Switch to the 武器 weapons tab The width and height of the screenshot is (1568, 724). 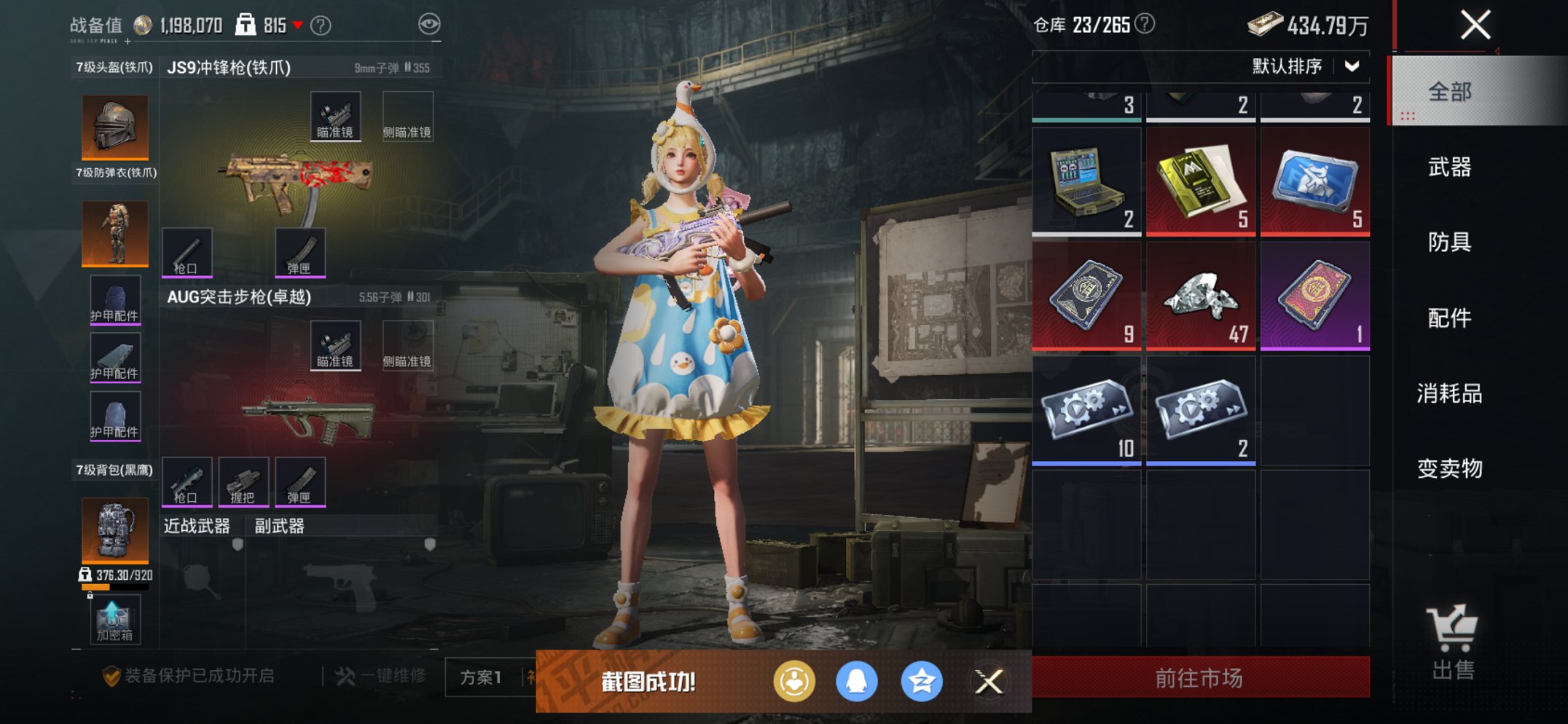coord(1449,168)
